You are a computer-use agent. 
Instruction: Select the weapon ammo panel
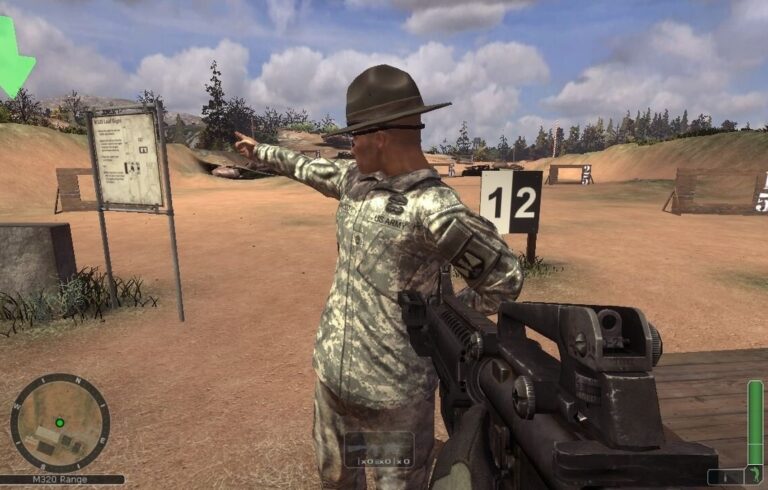[379, 450]
